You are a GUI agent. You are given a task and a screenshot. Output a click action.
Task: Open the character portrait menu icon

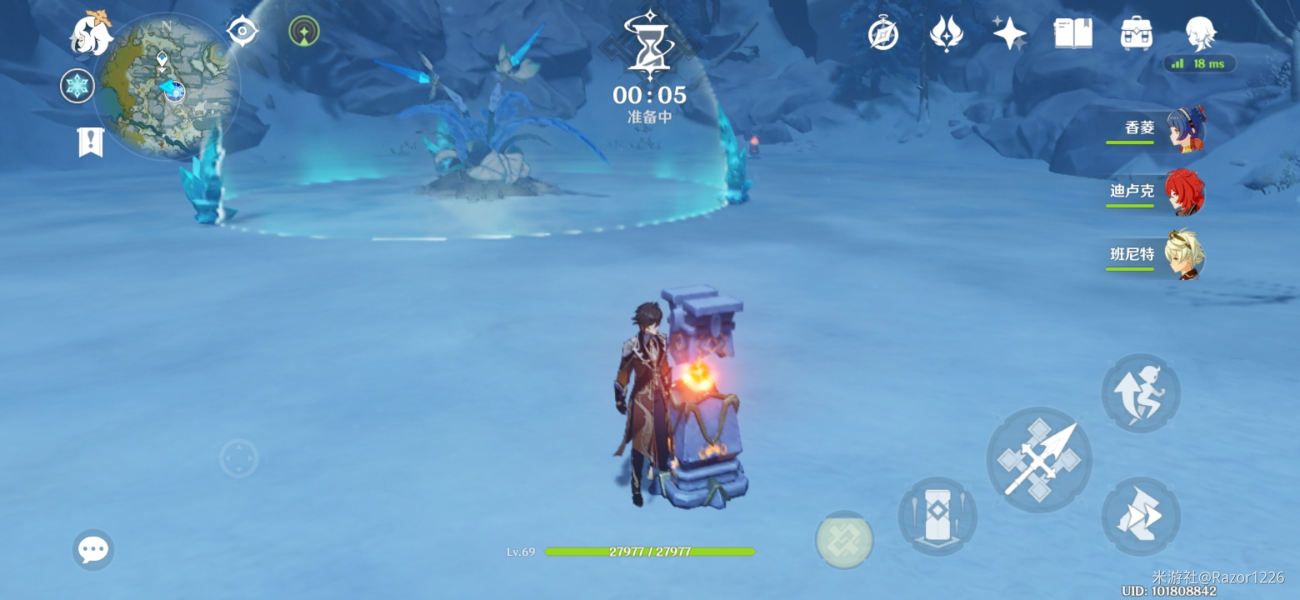tap(1200, 34)
